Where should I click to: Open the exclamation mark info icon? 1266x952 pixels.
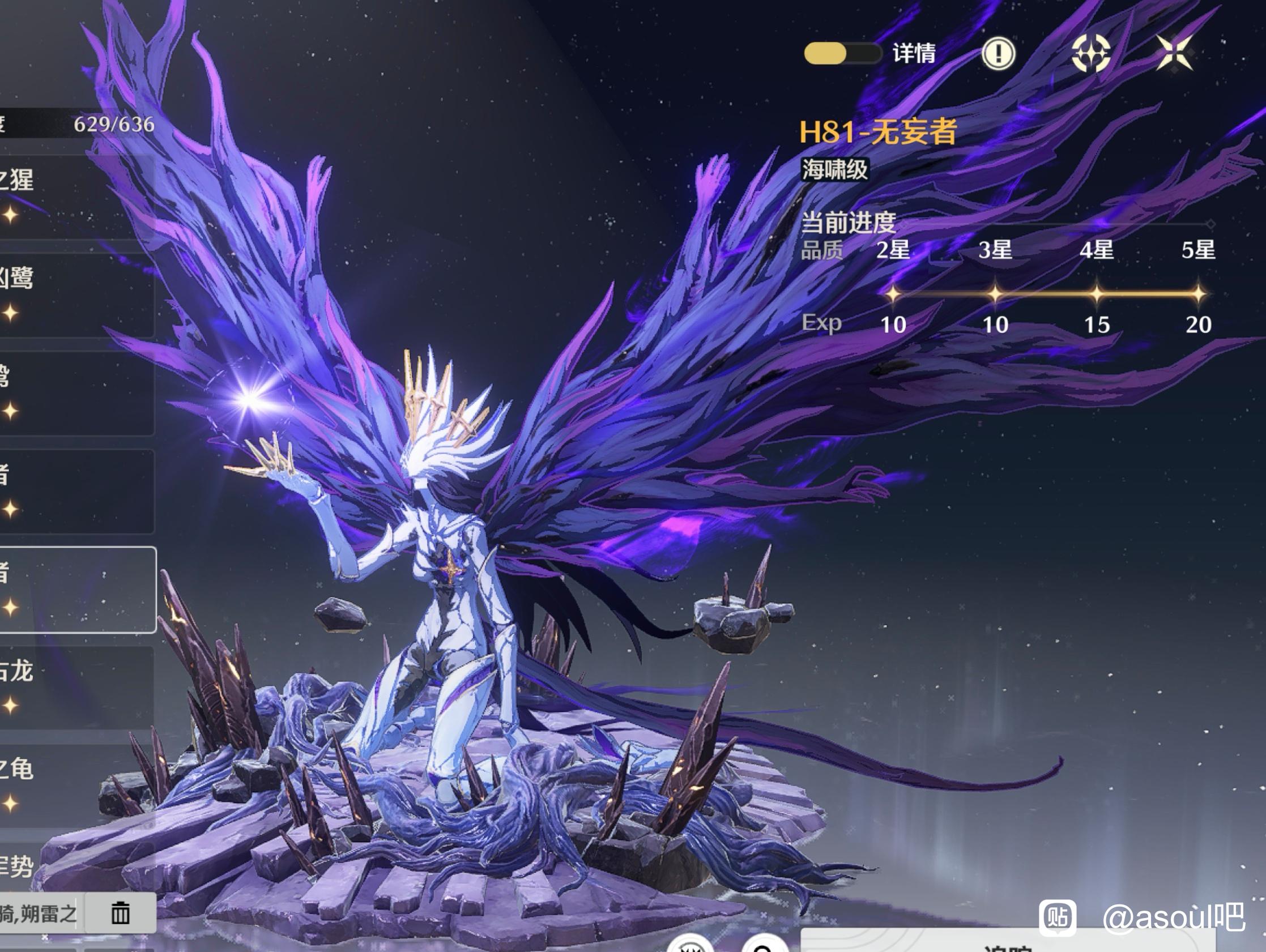(x=998, y=54)
